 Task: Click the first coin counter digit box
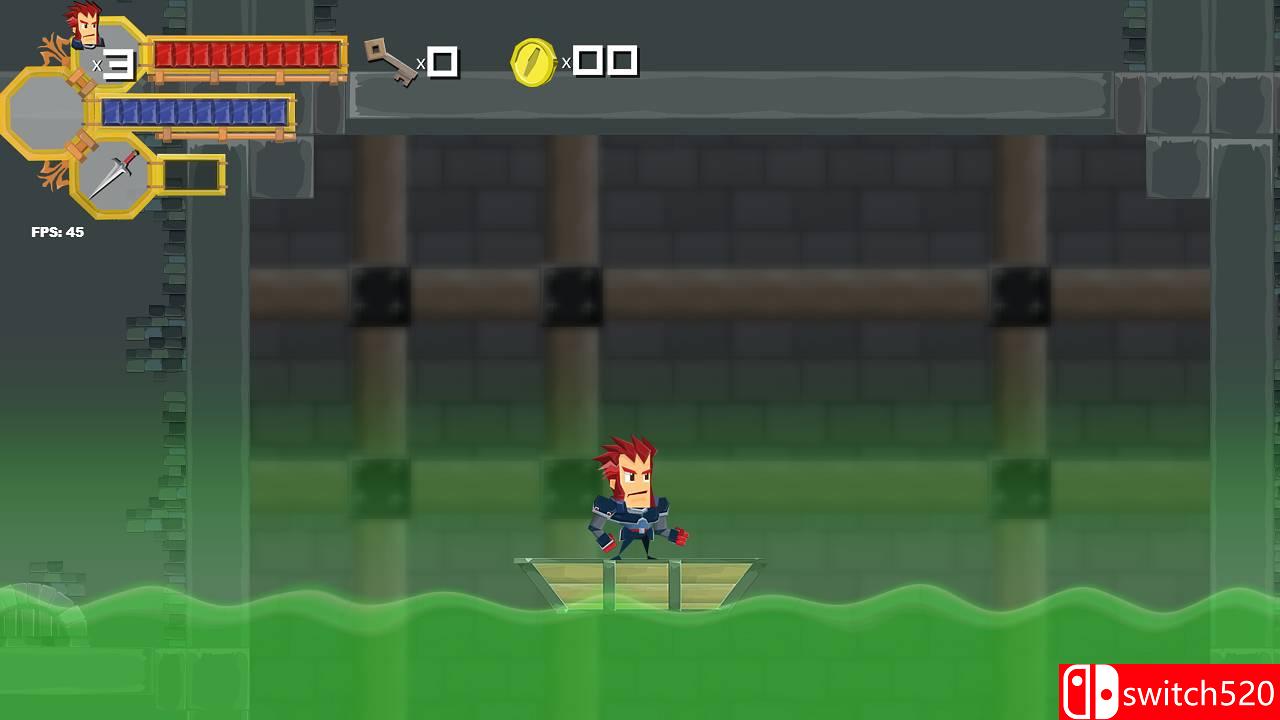[x=586, y=61]
